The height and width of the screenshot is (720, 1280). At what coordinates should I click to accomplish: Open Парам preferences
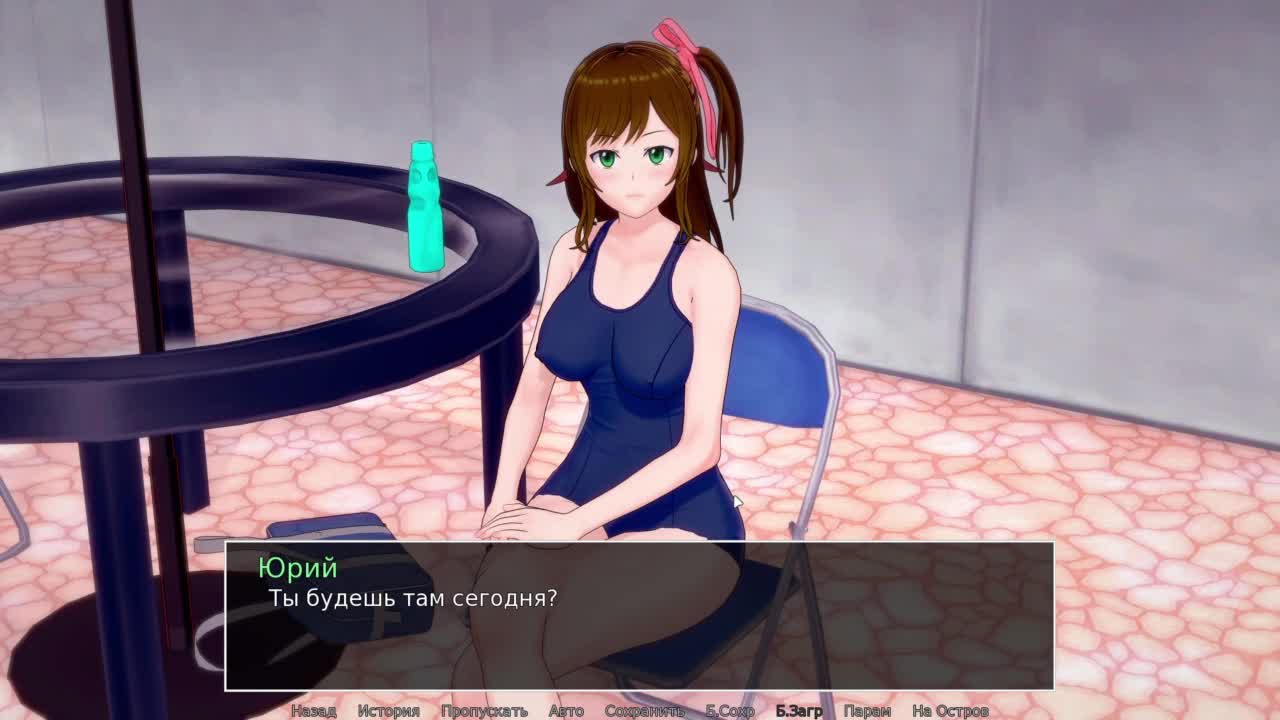pos(867,711)
